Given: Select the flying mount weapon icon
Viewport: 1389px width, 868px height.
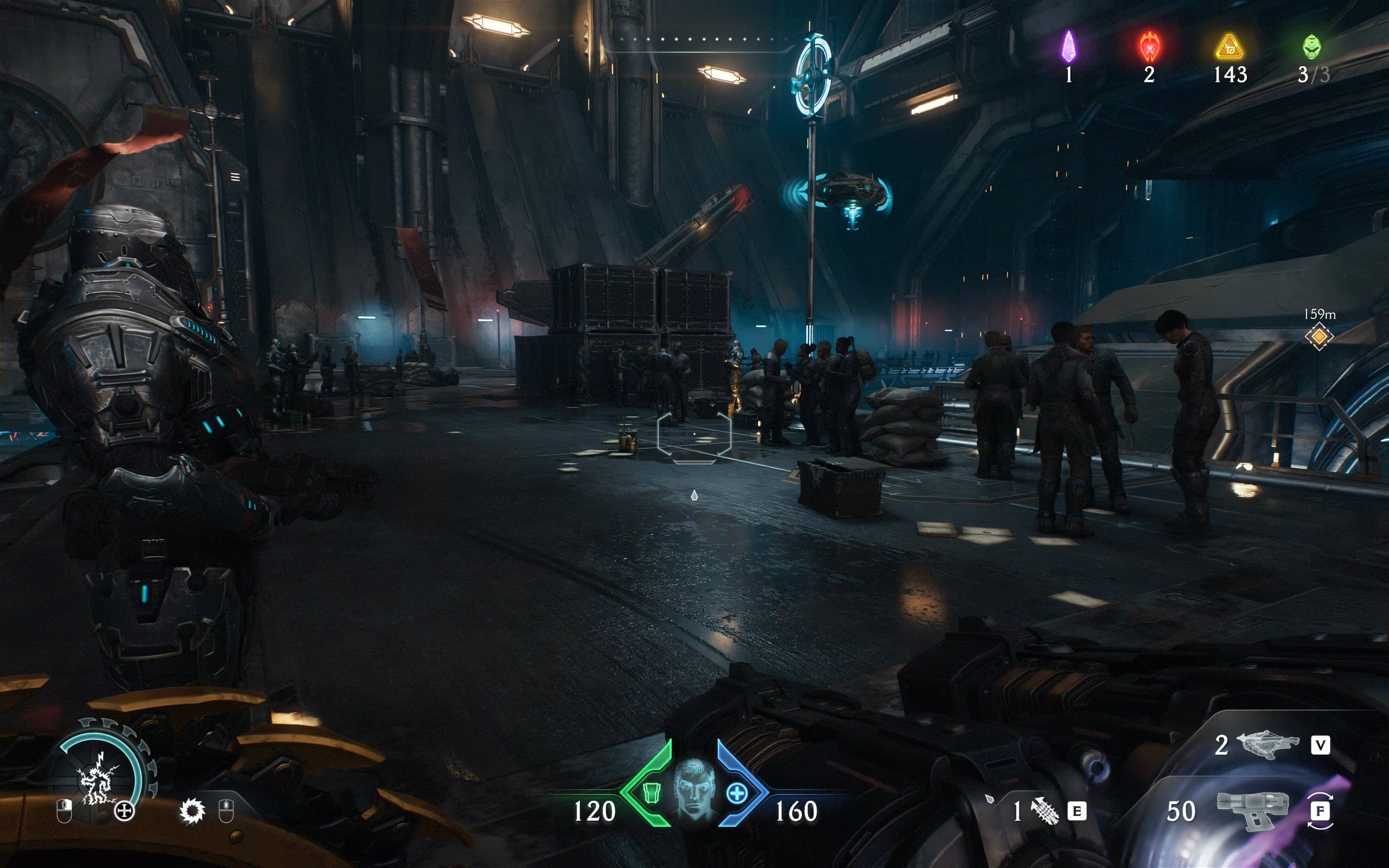Looking at the screenshot, I should [1267, 745].
